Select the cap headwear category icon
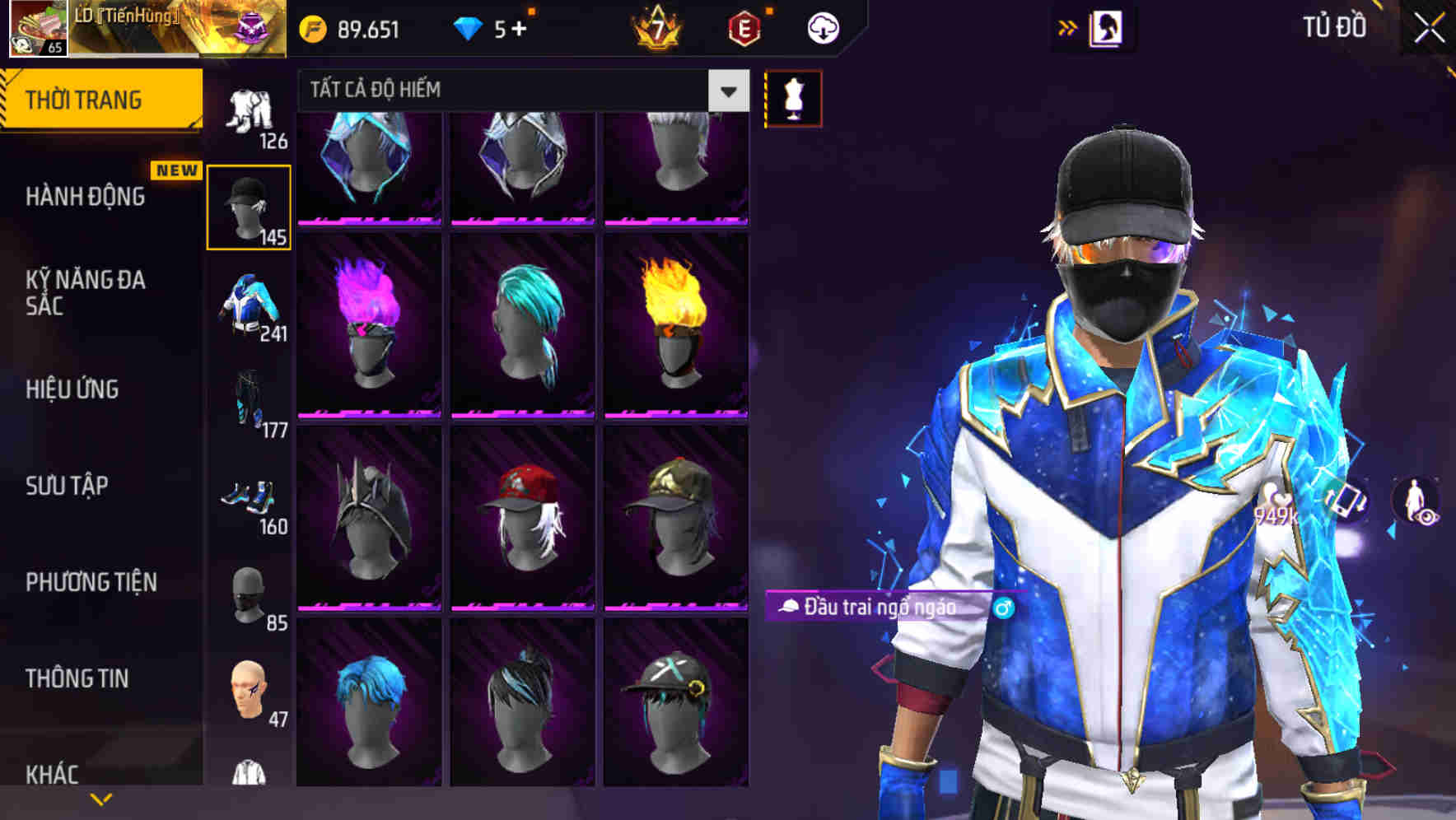 click(x=248, y=206)
